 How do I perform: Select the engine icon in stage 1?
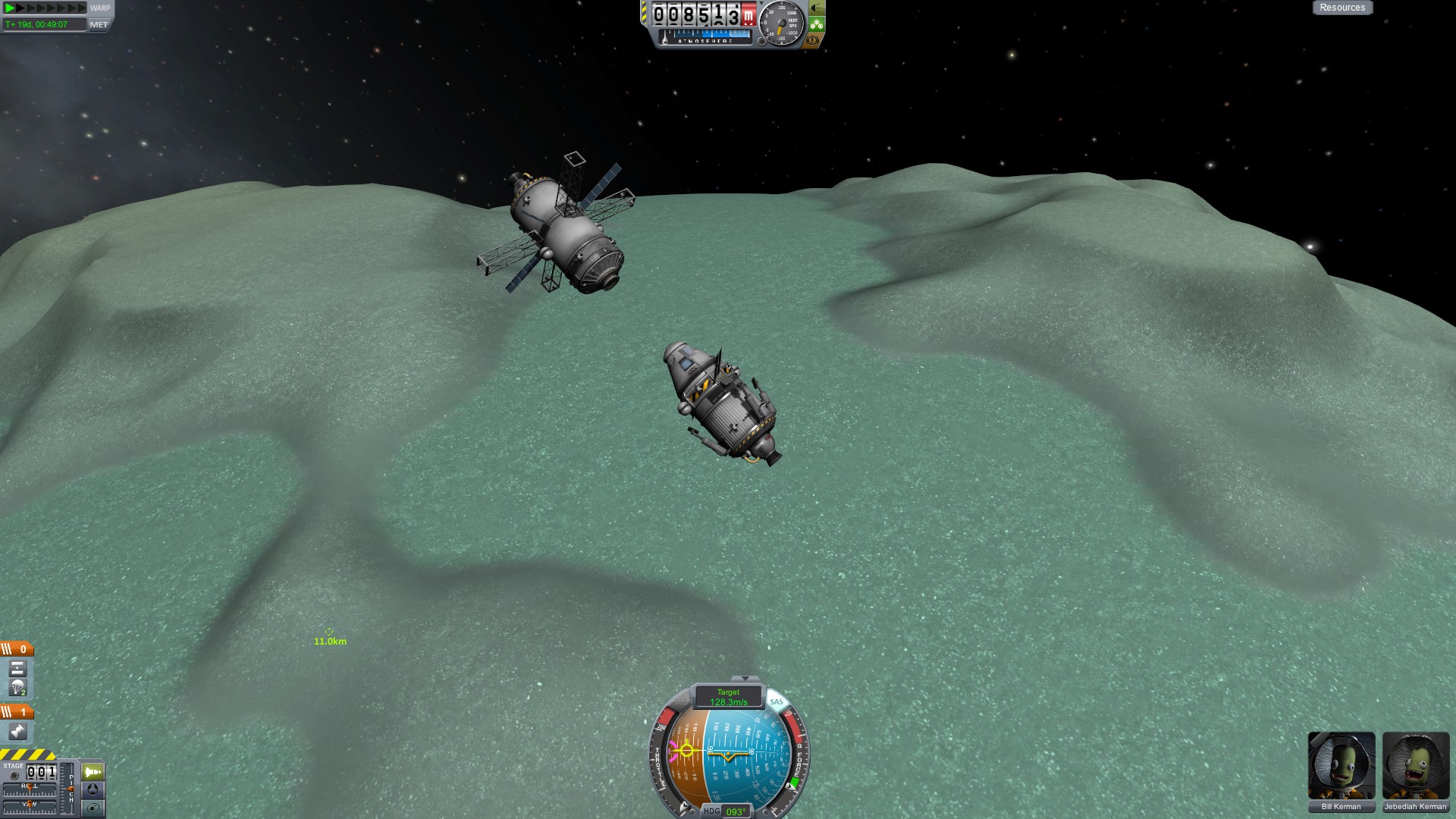(17, 732)
